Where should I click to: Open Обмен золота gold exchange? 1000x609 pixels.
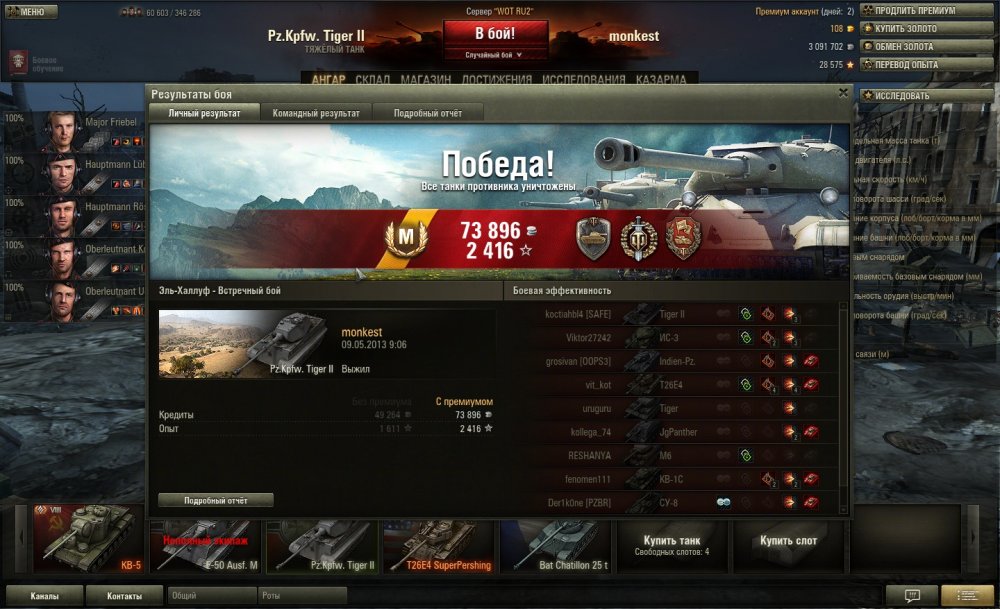(911, 47)
